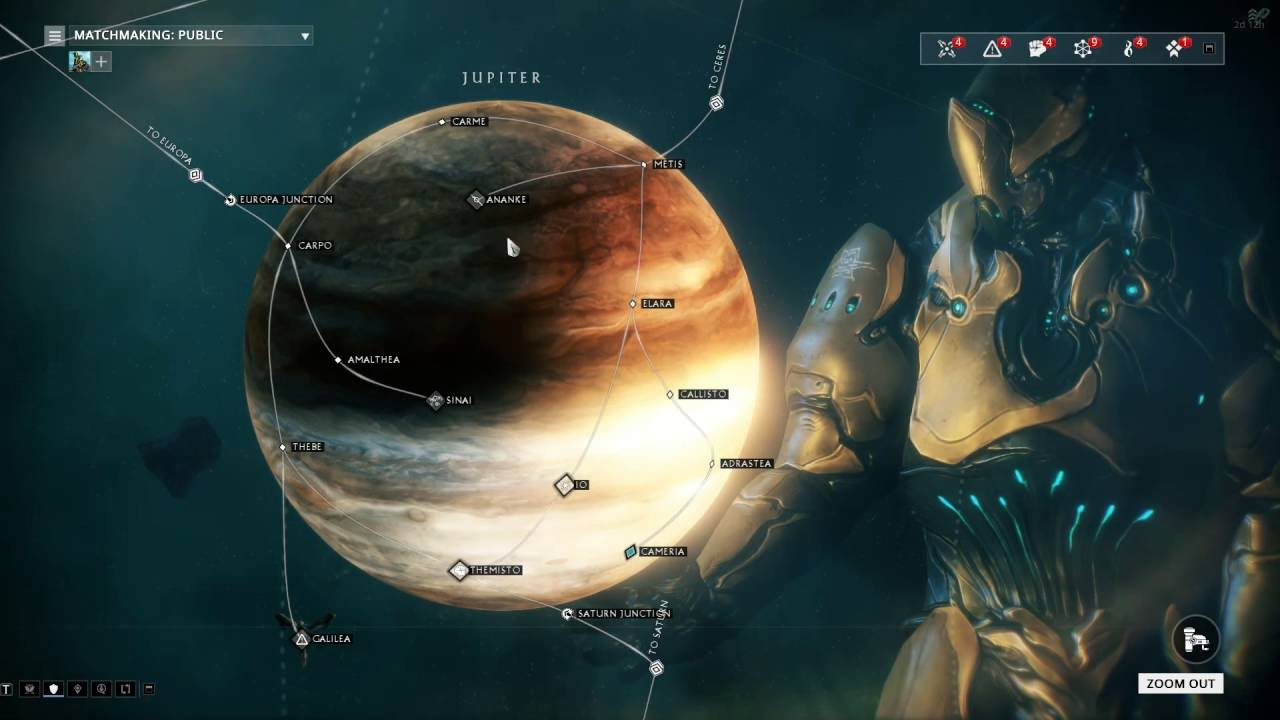Select the Callisto mission node

click(x=670, y=394)
